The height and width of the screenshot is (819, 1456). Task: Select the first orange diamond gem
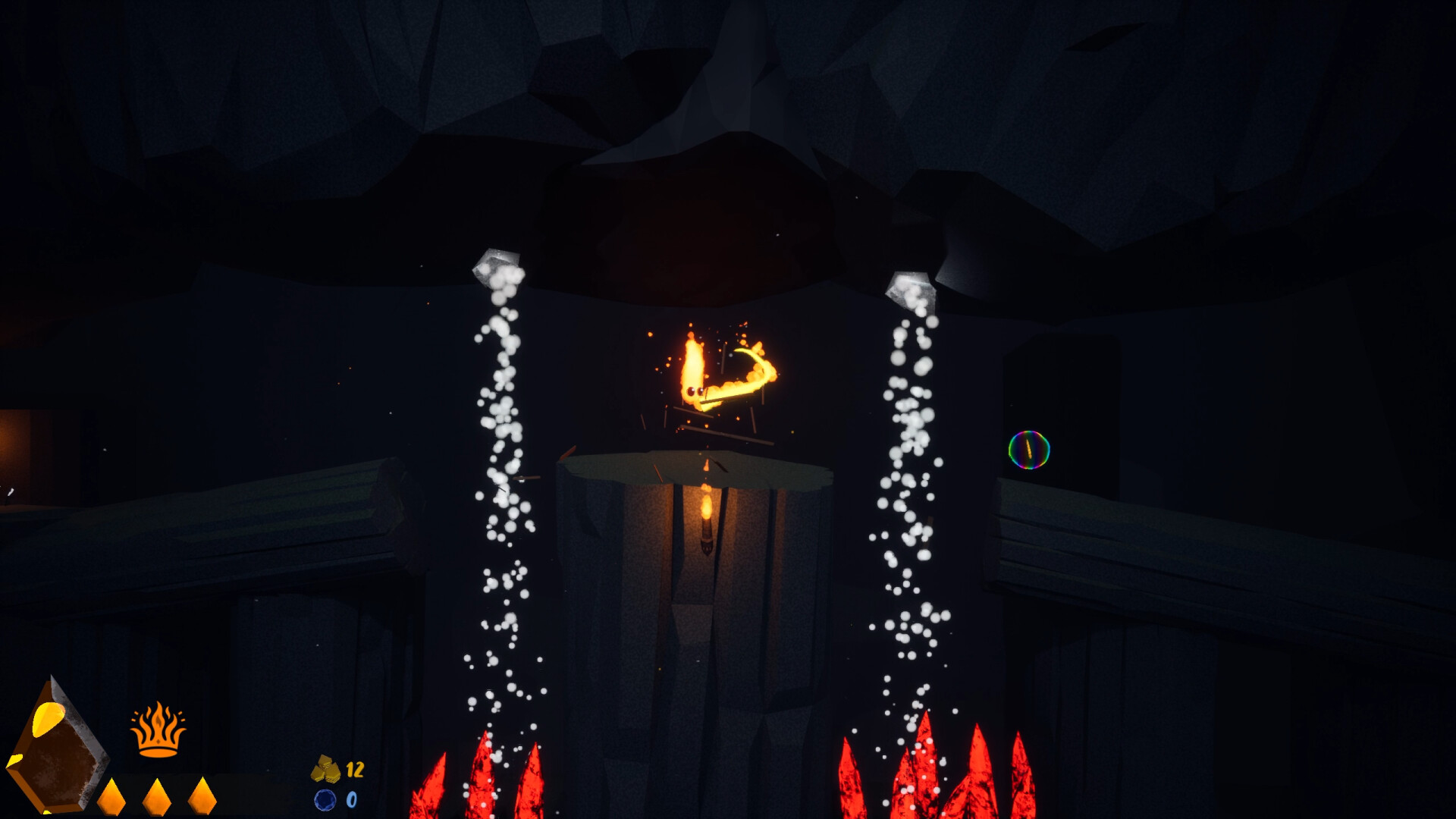(111, 798)
